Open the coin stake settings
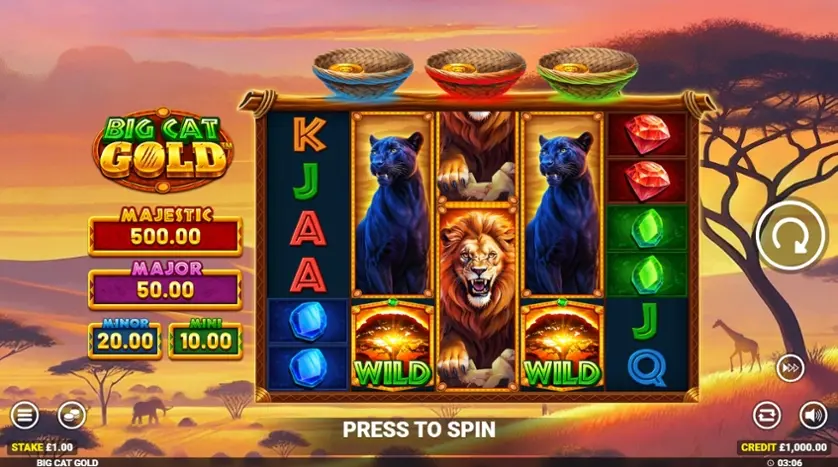This screenshot has width=838, height=467. click(71, 414)
